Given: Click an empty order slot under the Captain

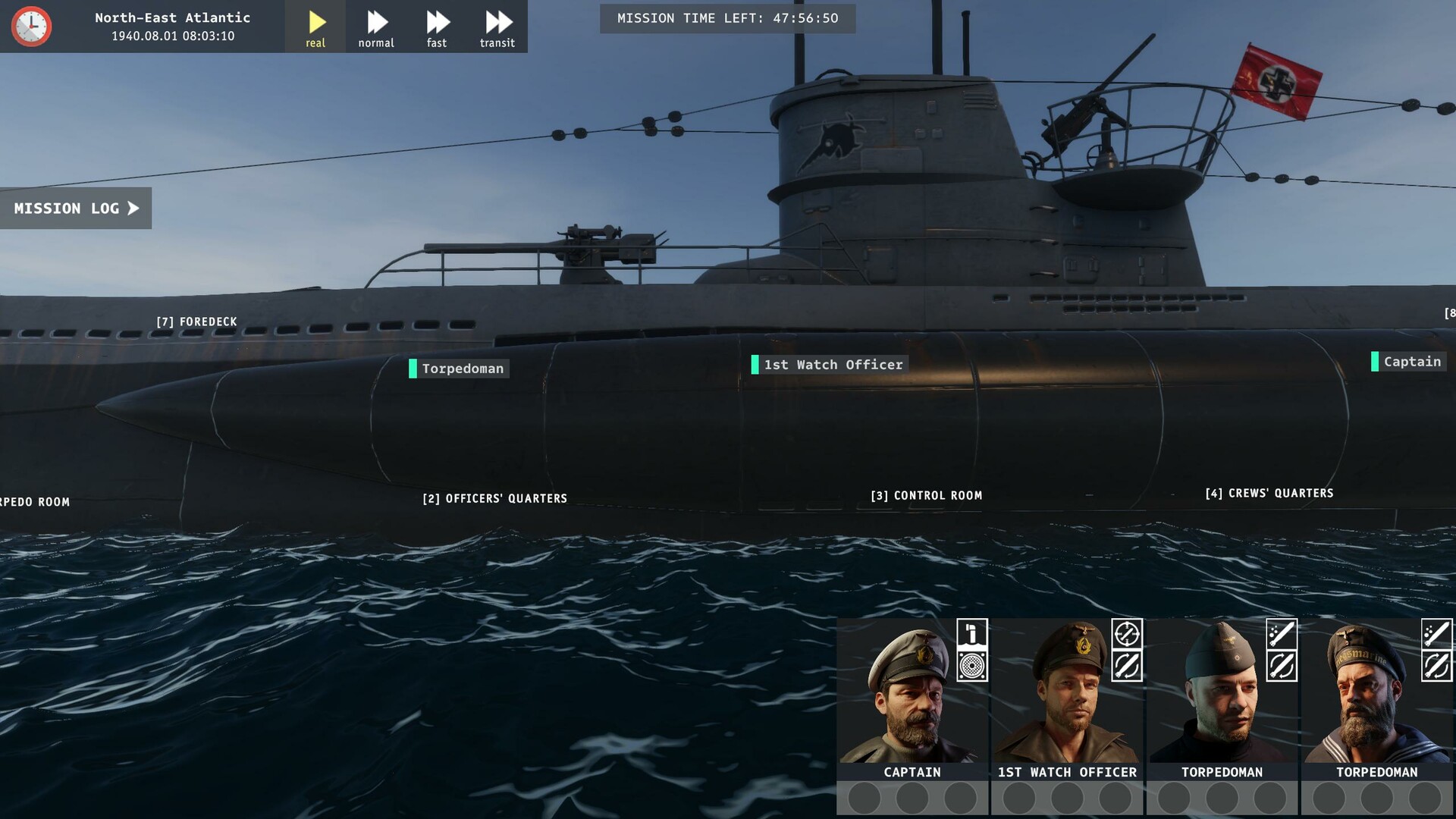Looking at the screenshot, I should [864, 798].
